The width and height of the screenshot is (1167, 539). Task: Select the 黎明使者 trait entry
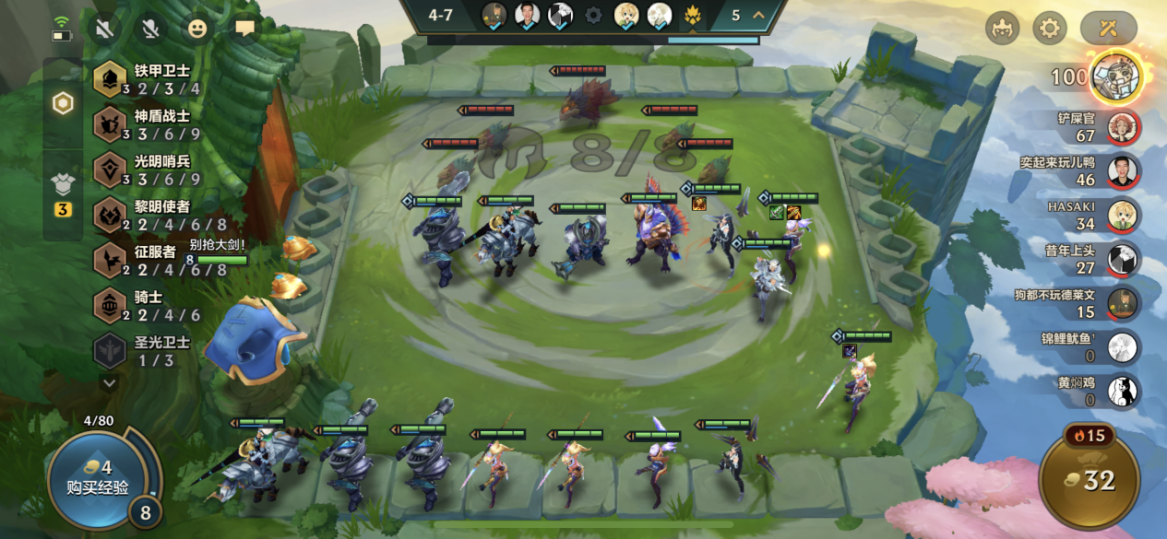(x=148, y=215)
